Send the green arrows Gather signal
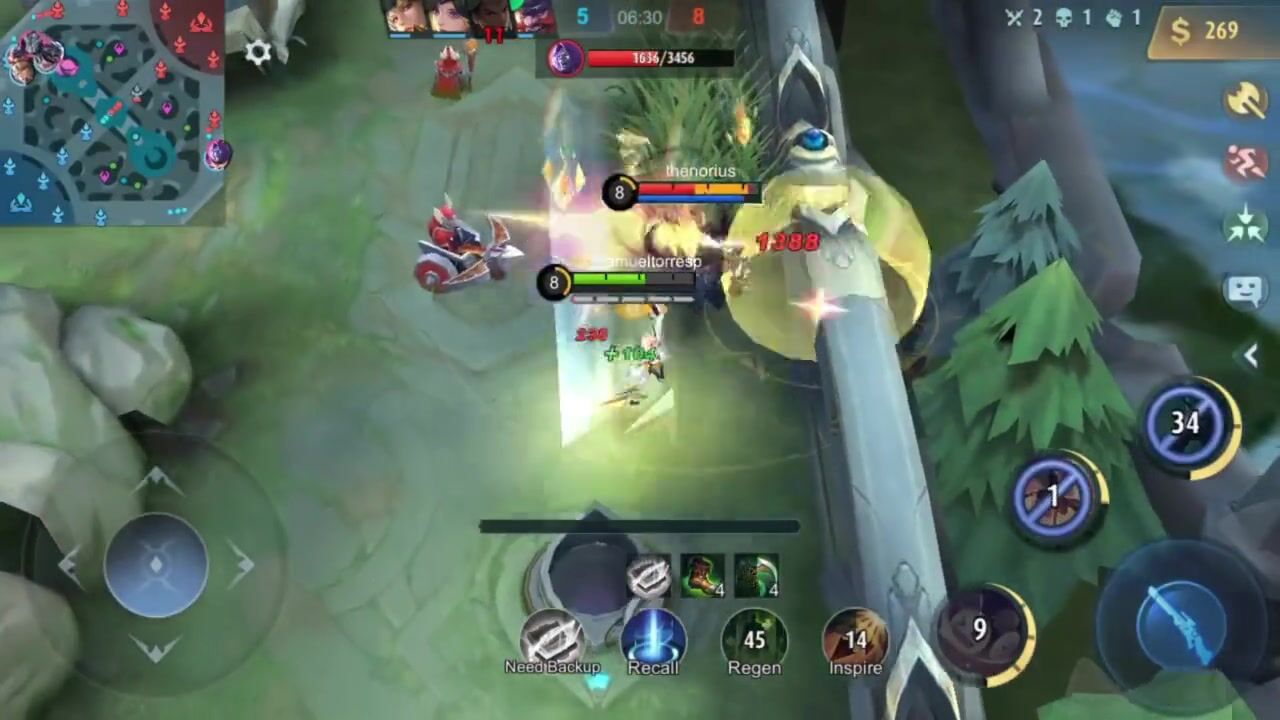 pos(1245,226)
